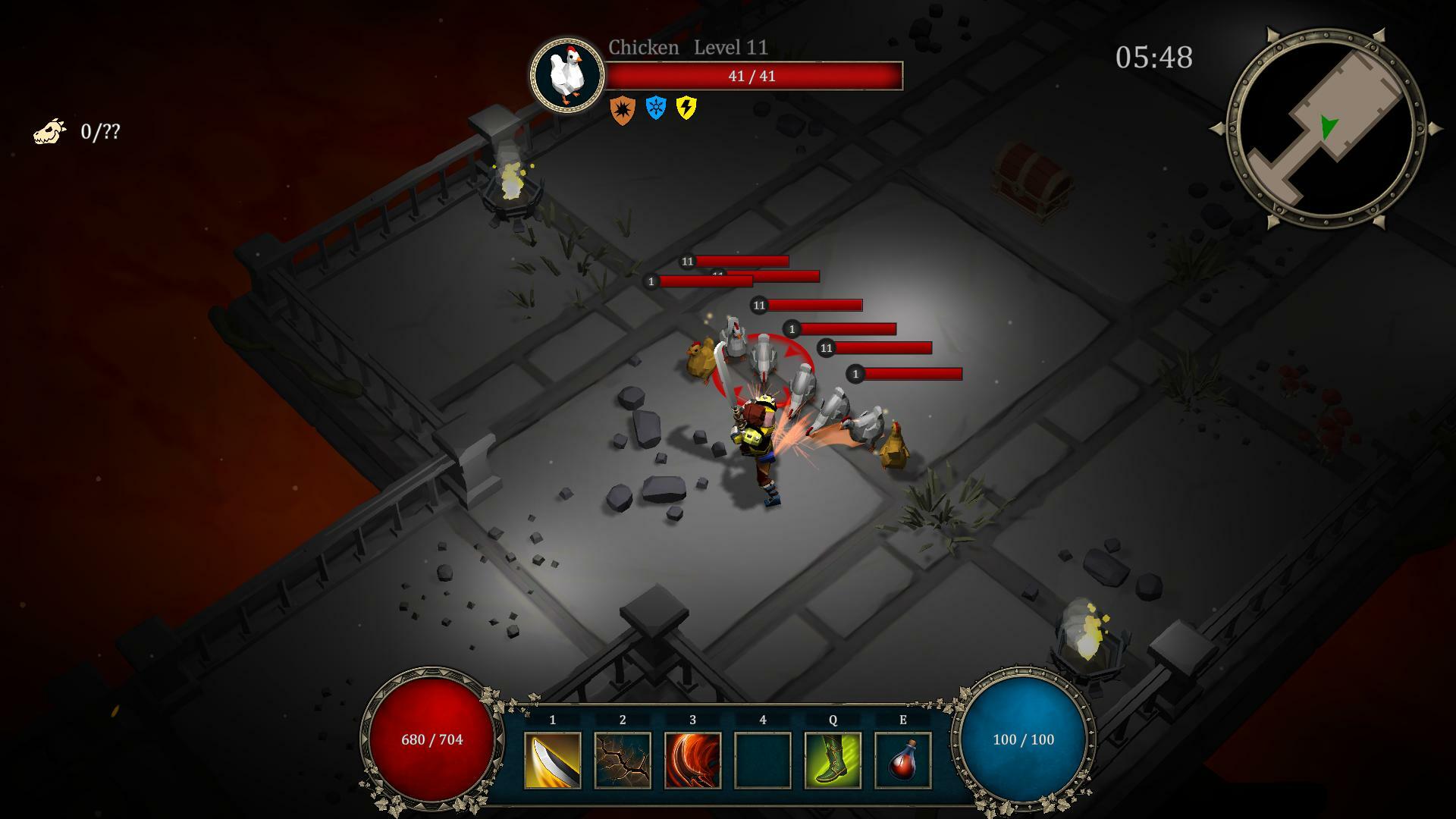Click the blue frost resistance icon
The width and height of the screenshot is (1456, 819).
pos(655,108)
